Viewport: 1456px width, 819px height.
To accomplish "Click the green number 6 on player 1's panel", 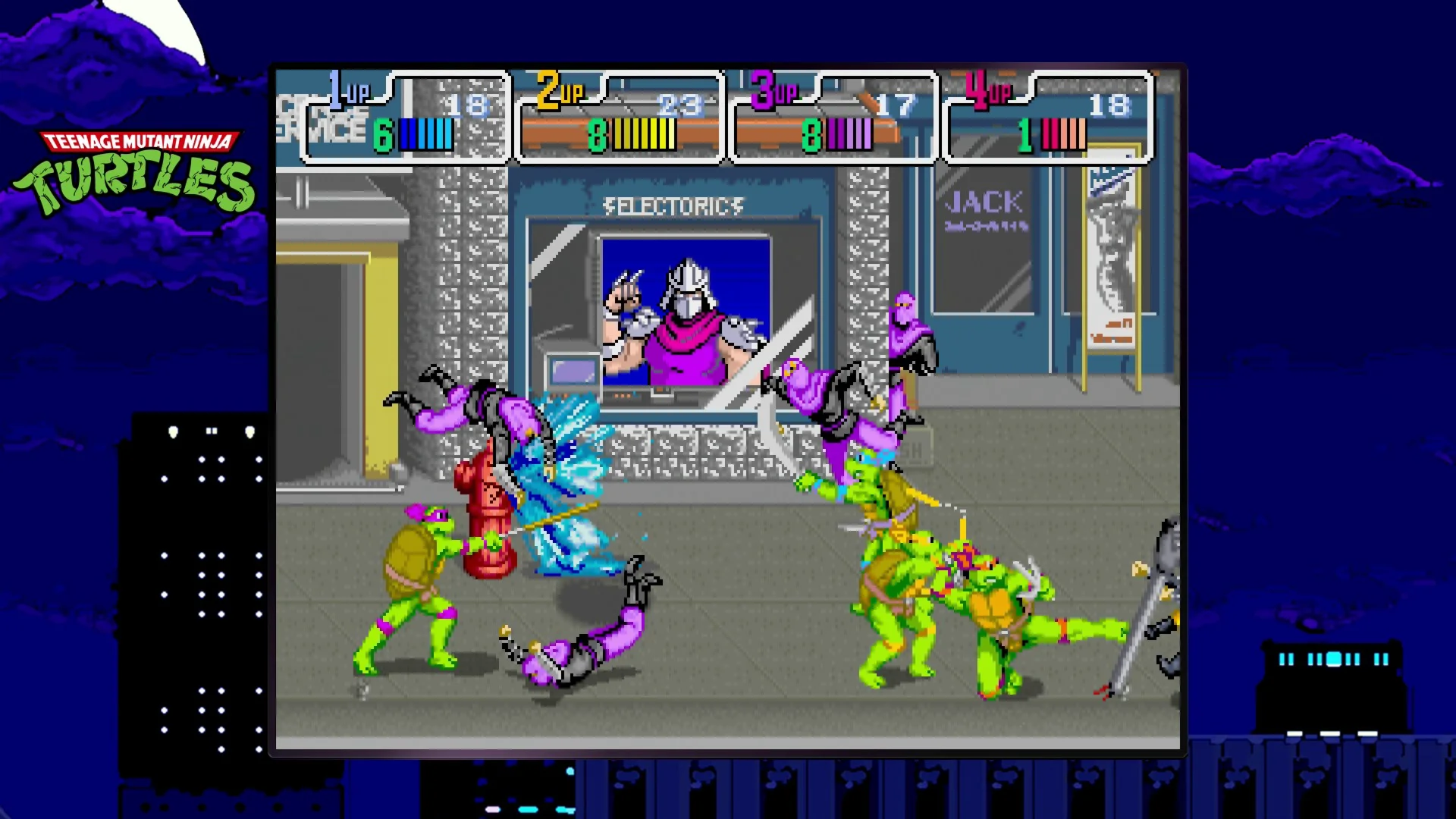I will (384, 133).
